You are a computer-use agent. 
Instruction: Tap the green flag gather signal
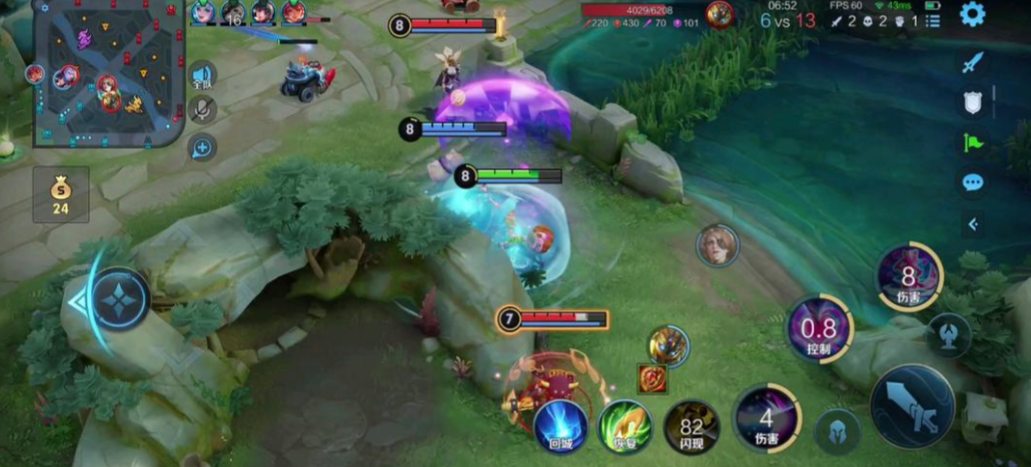point(972,142)
